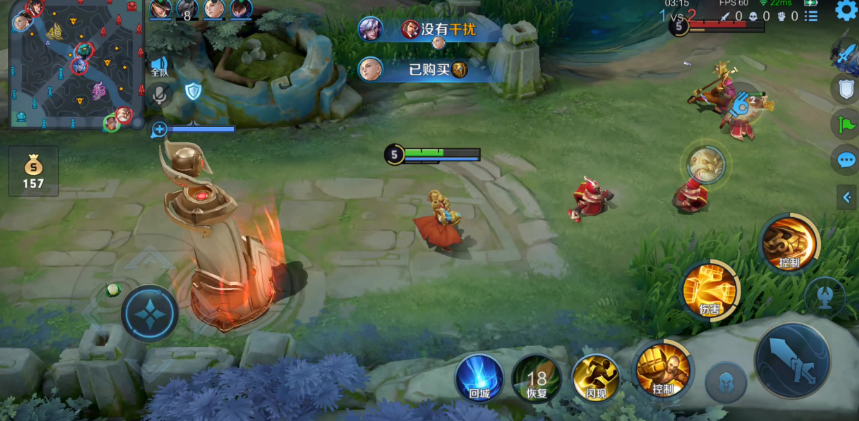Image resolution: width=859 pixels, height=421 pixels.
Task: Send the green flag rally signal
Action: [846, 125]
